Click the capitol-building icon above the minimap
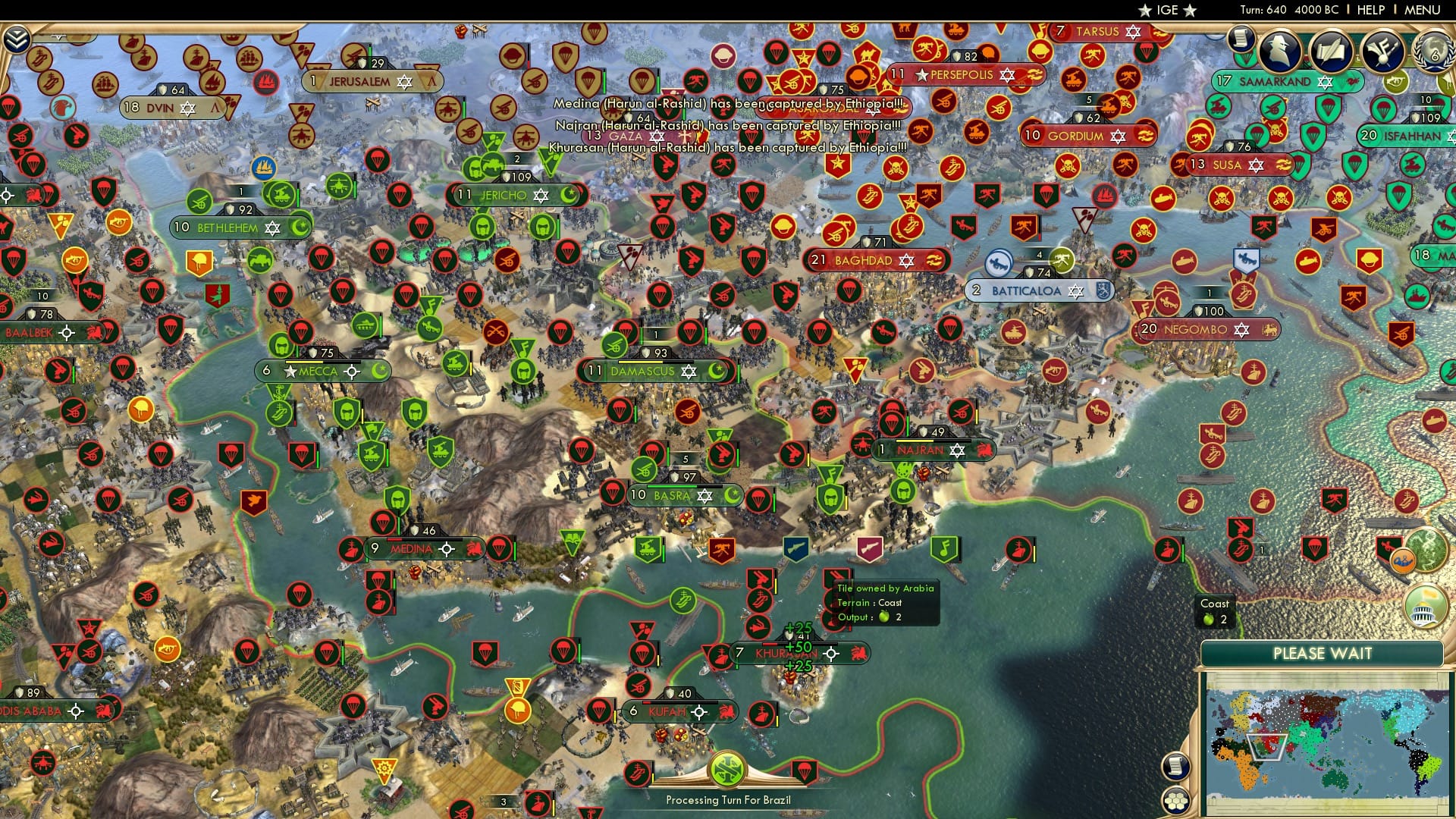This screenshot has height=819, width=1456. (x=1425, y=607)
